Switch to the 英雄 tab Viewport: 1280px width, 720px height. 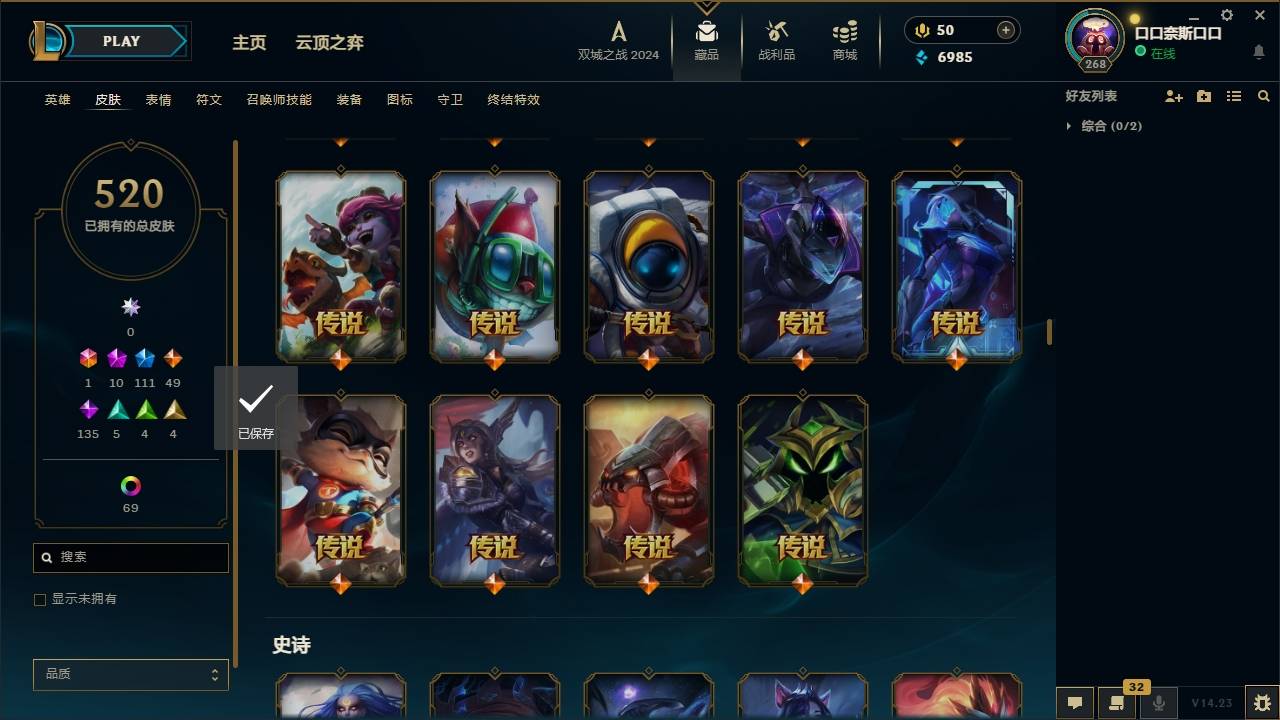[x=57, y=100]
